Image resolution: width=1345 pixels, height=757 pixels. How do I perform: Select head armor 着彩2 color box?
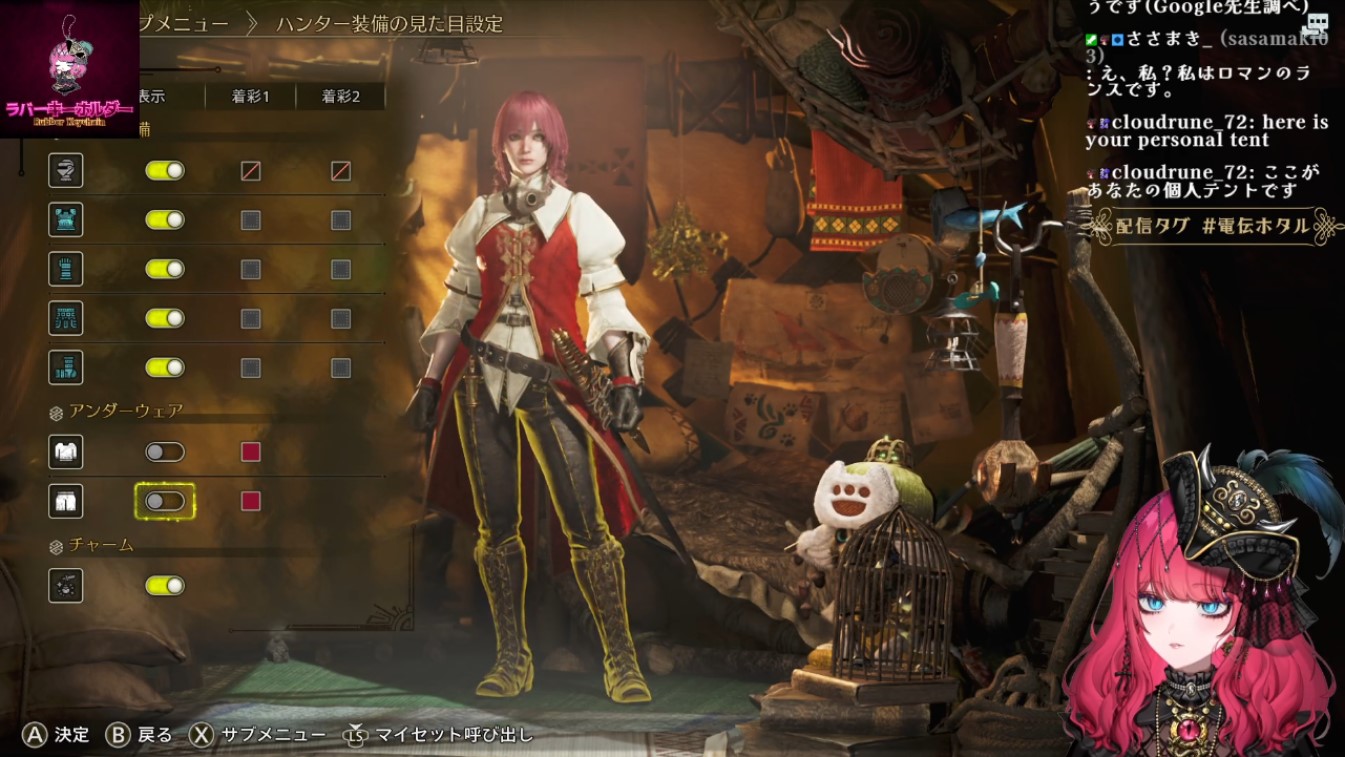[341, 171]
